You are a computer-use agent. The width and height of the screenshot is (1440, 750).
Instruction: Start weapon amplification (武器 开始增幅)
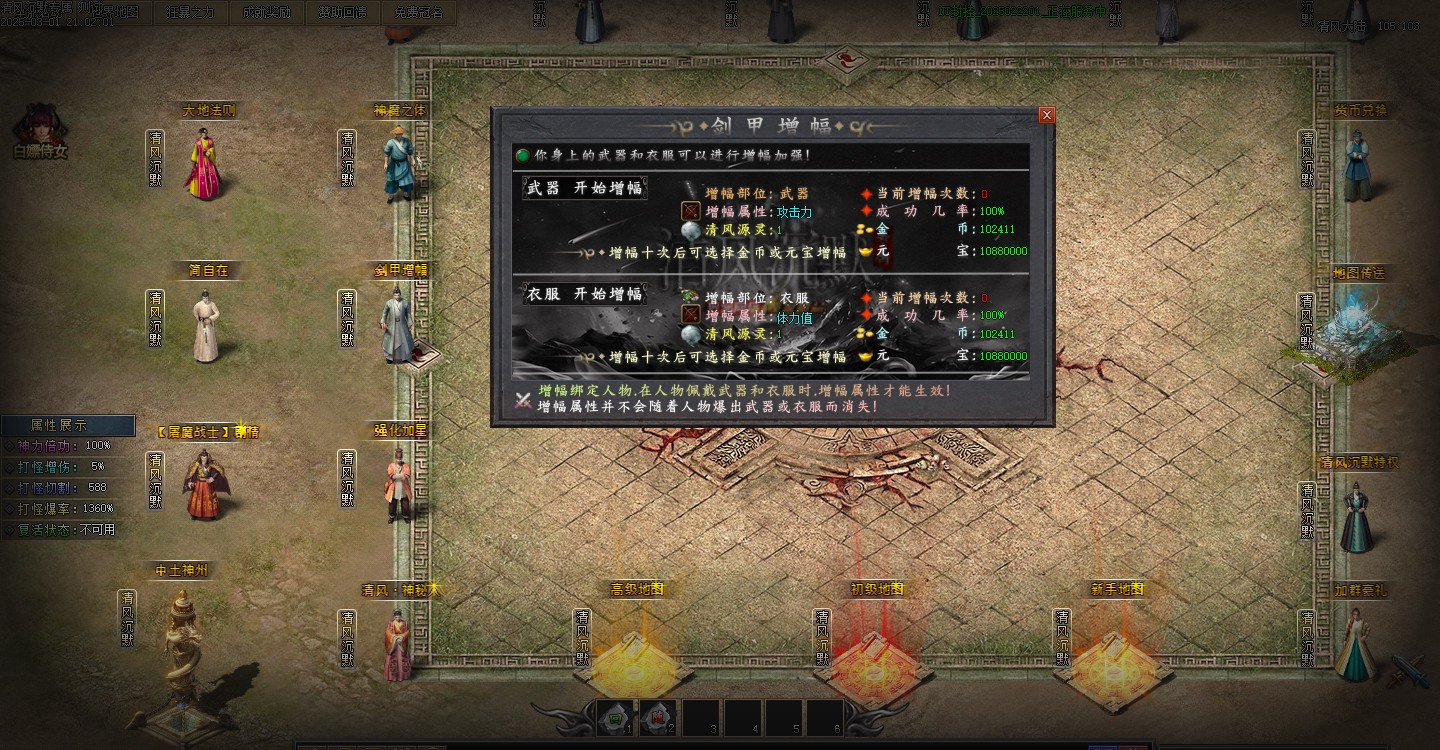point(584,188)
